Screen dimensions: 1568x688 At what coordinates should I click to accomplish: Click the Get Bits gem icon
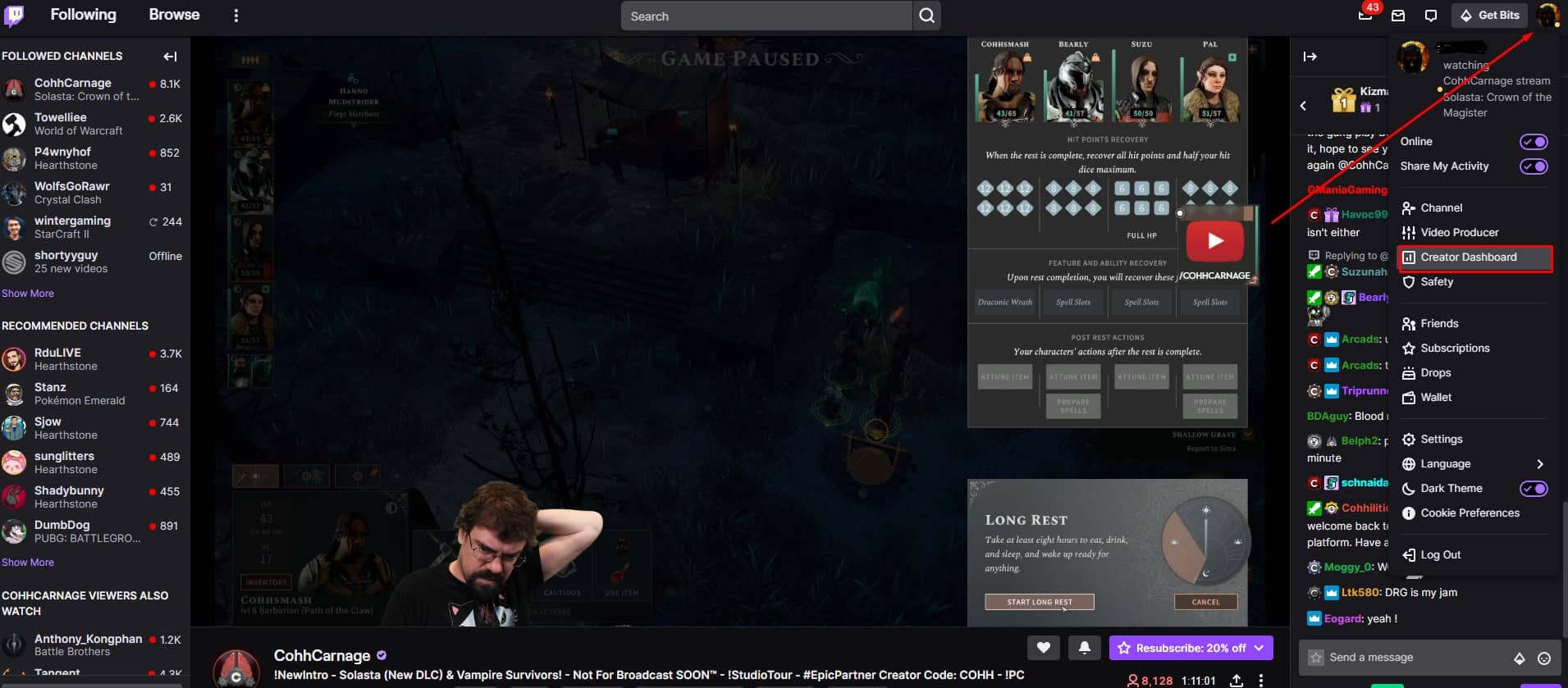1467,15
